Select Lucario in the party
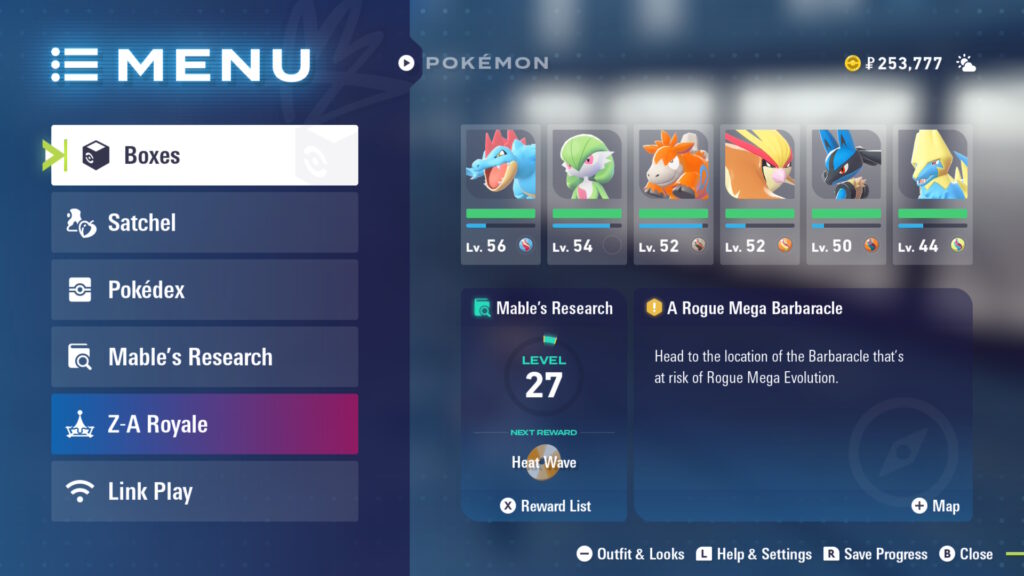 (x=846, y=194)
